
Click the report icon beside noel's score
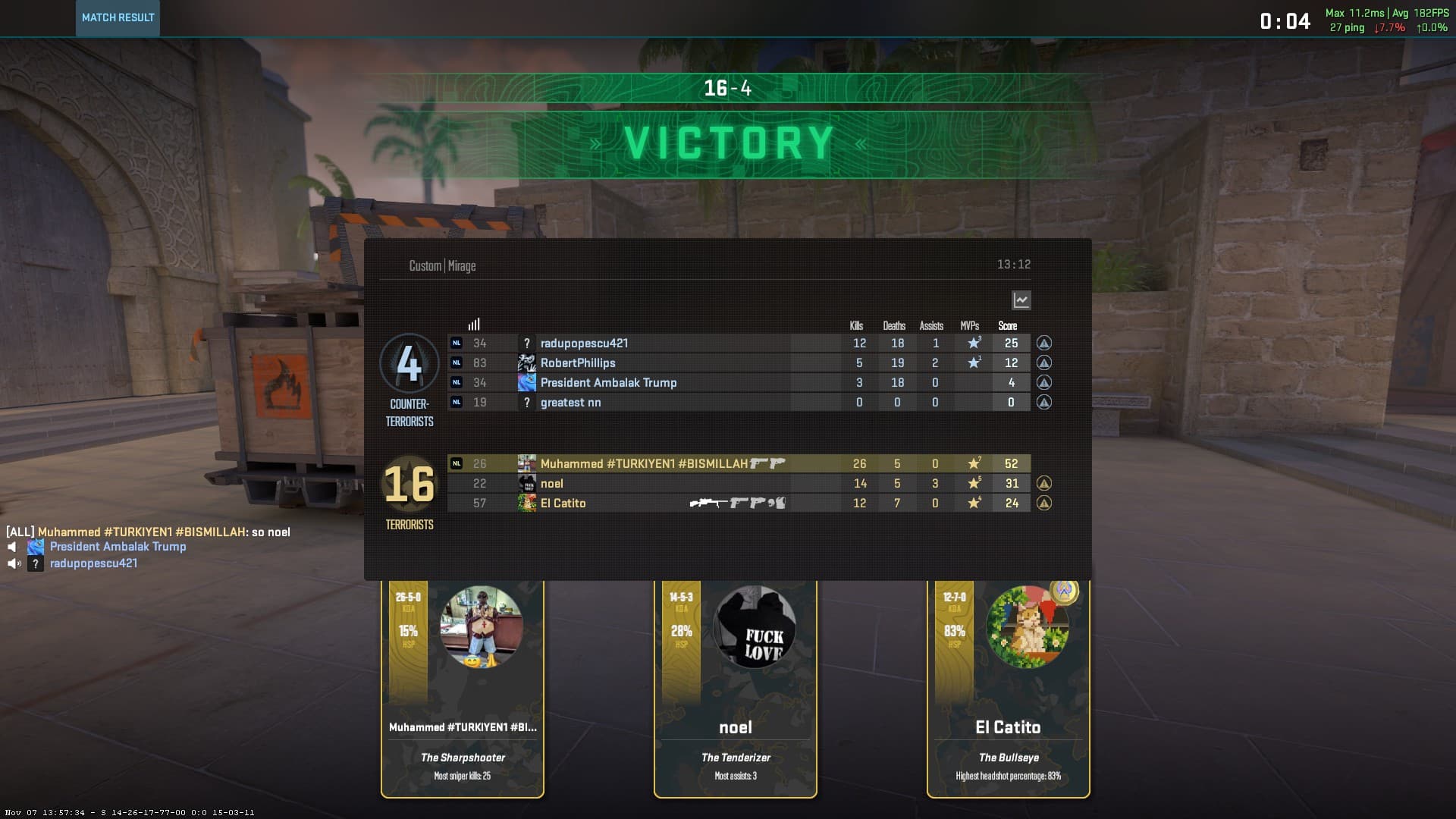[x=1044, y=484]
